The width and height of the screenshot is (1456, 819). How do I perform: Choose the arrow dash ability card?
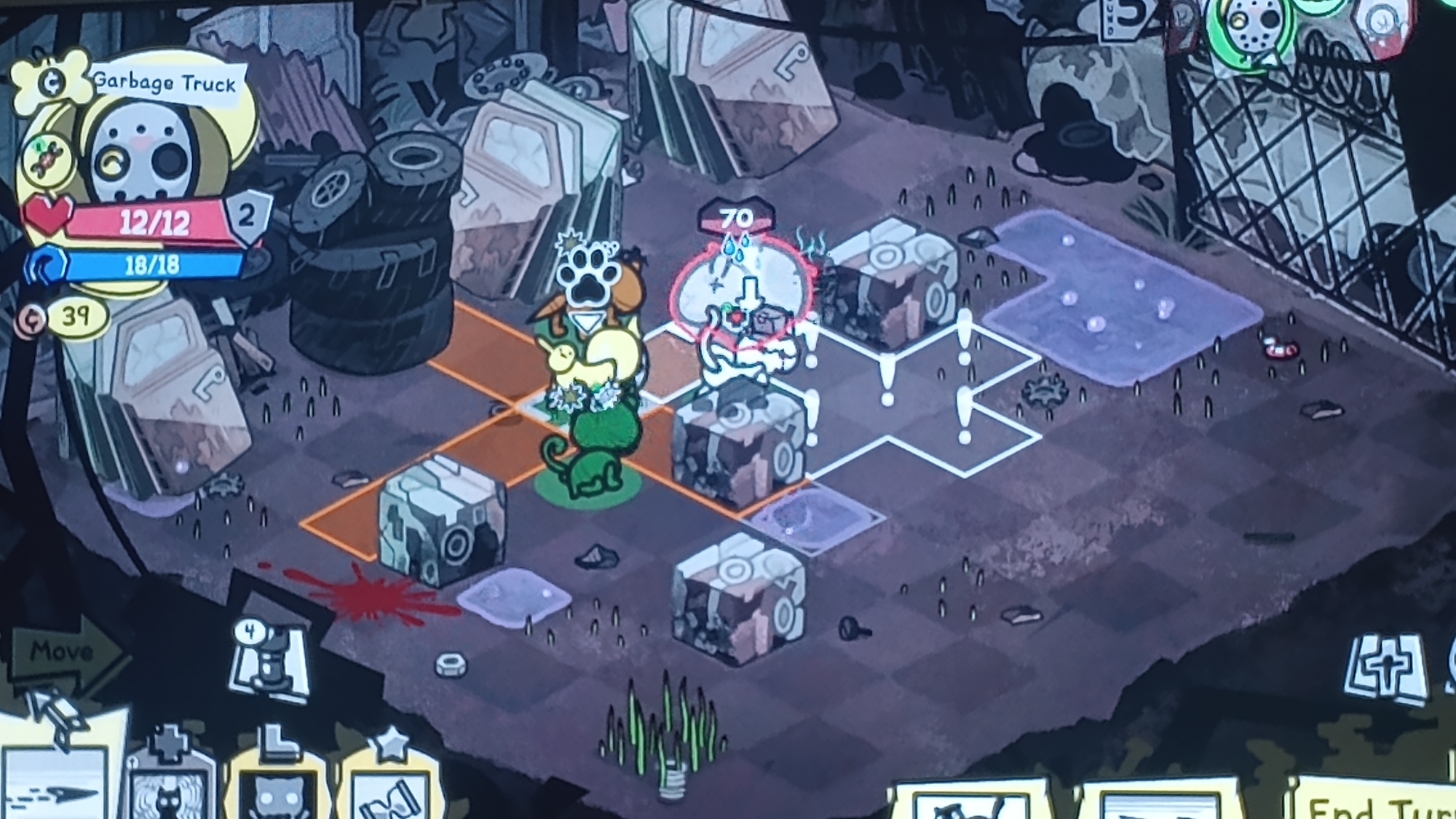(55, 786)
